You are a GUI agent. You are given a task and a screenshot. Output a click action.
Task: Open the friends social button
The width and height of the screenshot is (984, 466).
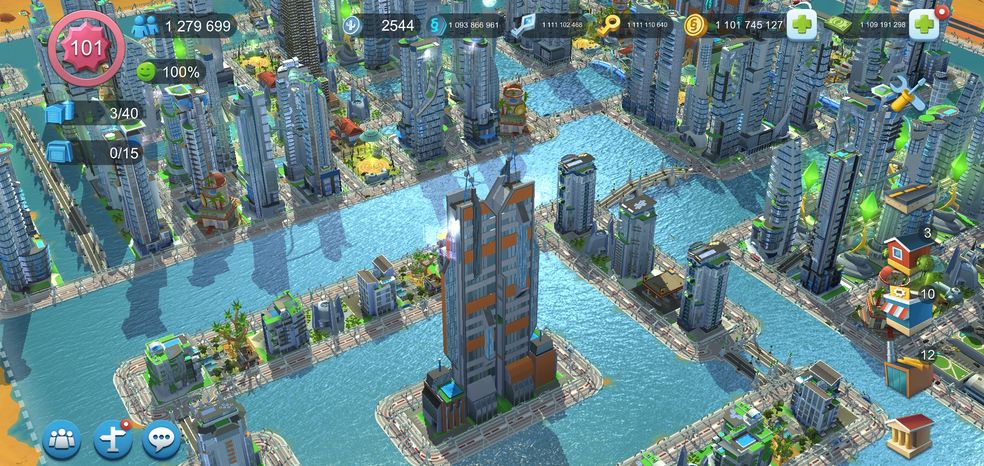coord(61,438)
